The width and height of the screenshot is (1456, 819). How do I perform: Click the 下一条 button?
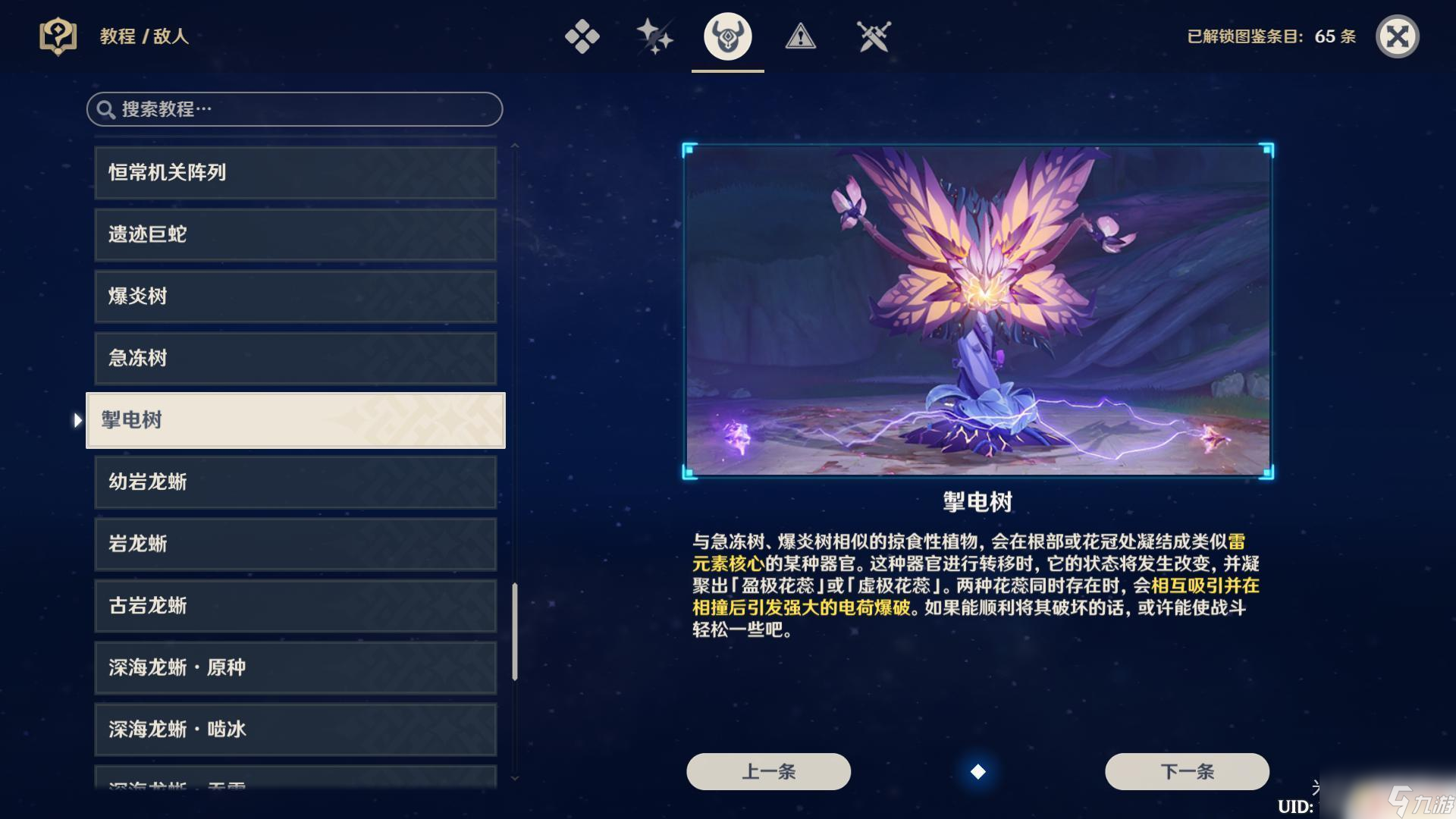tap(1186, 771)
